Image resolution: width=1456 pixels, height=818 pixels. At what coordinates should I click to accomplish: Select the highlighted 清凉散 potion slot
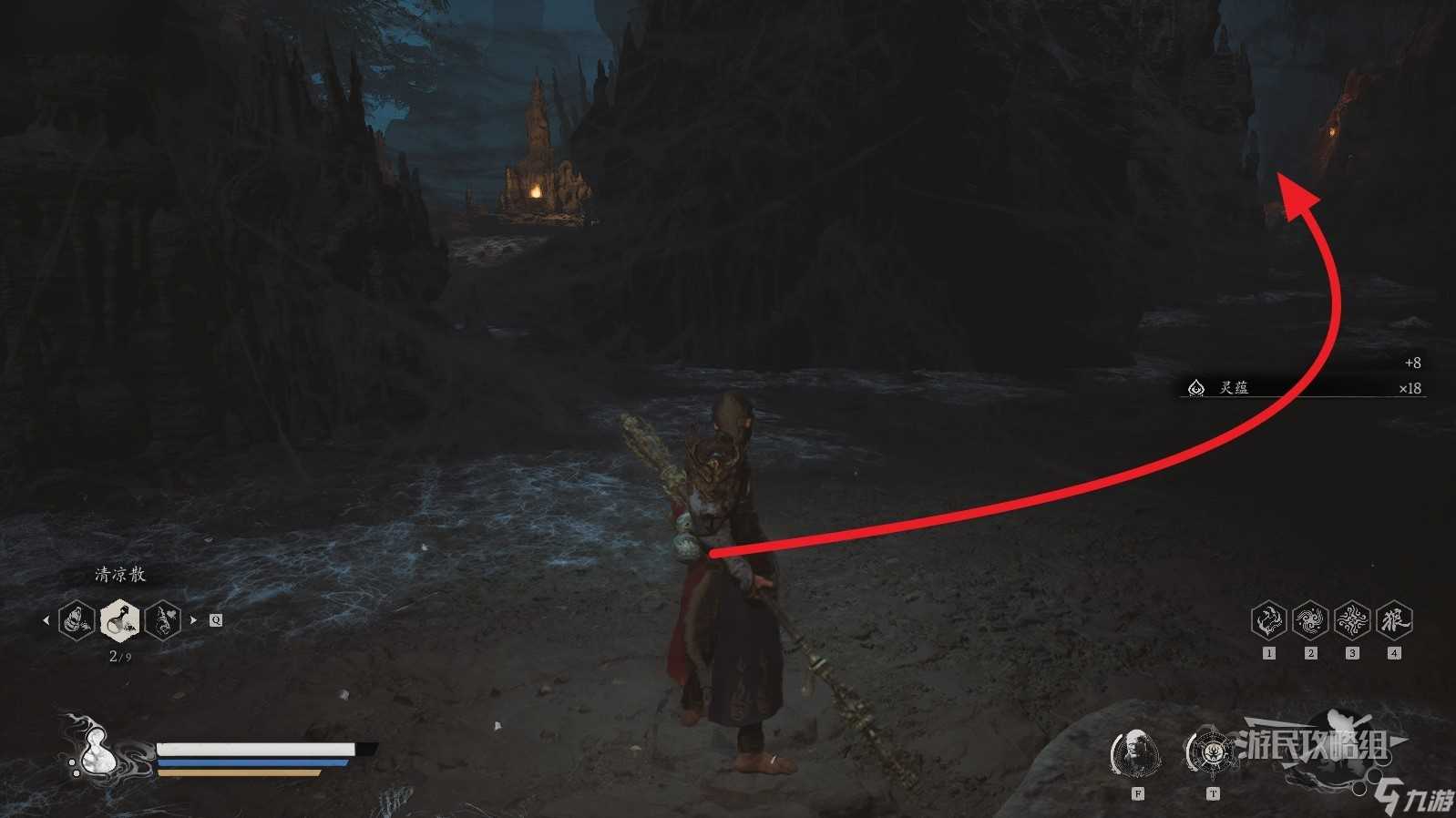(x=119, y=620)
